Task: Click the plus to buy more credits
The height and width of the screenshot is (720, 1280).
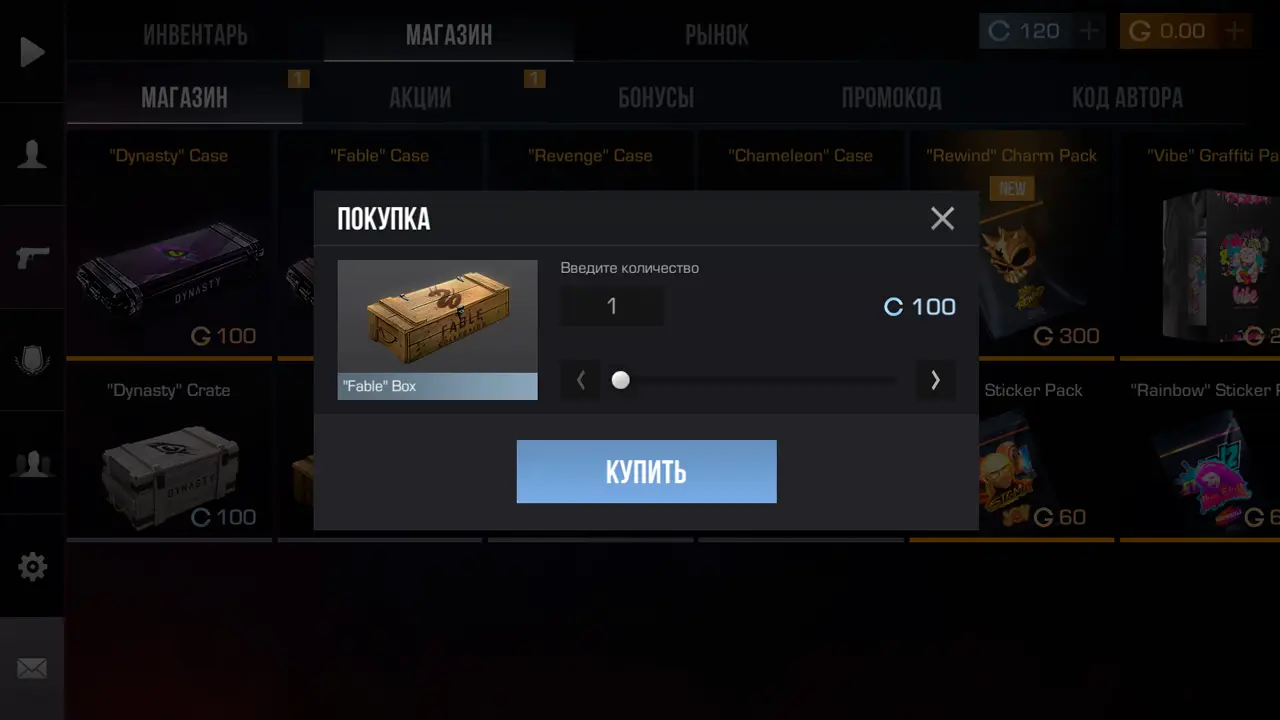Action: [x=1088, y=31]
